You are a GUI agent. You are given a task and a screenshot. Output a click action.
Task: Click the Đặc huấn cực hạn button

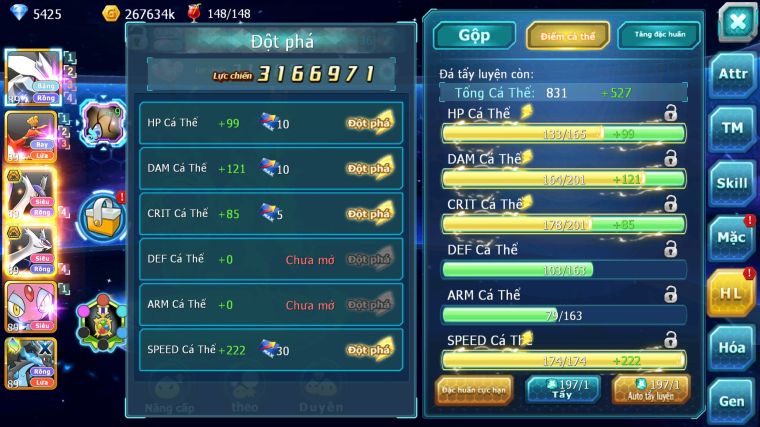[474, 389]
